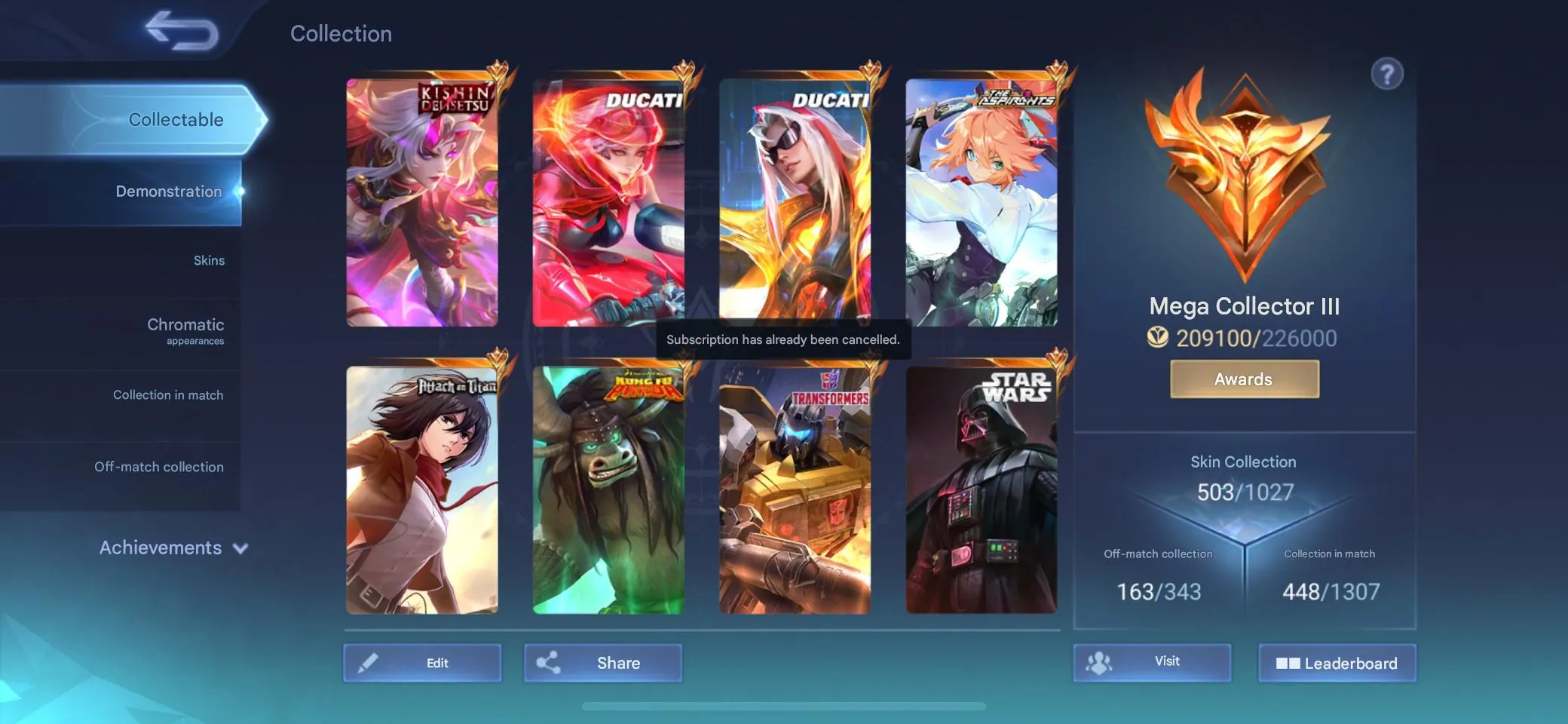Select the pencil icon on the Edit button
This screenshot has width=1568, height=724.
point(369,662)
